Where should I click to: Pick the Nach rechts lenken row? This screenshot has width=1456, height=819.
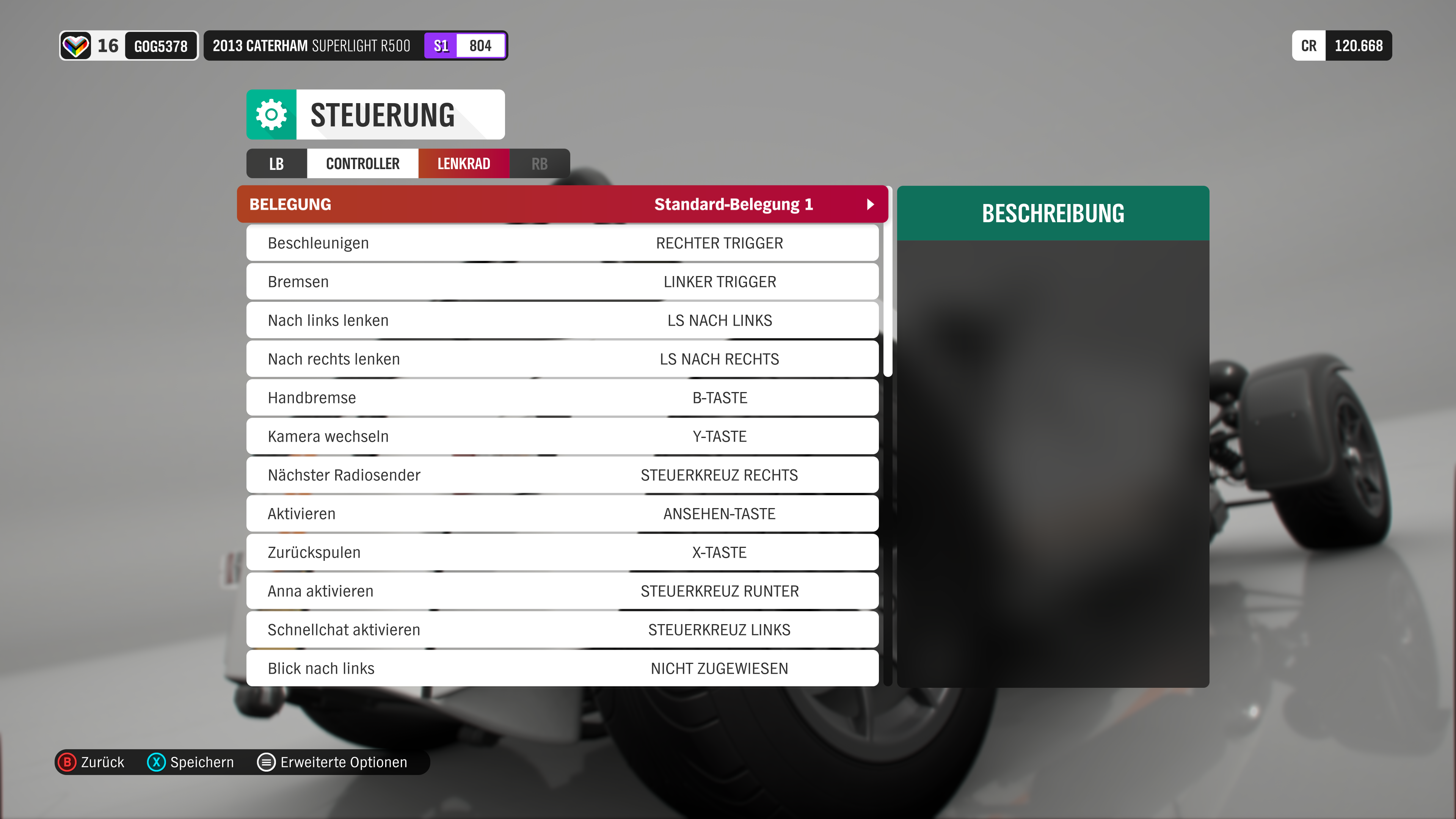562,359
